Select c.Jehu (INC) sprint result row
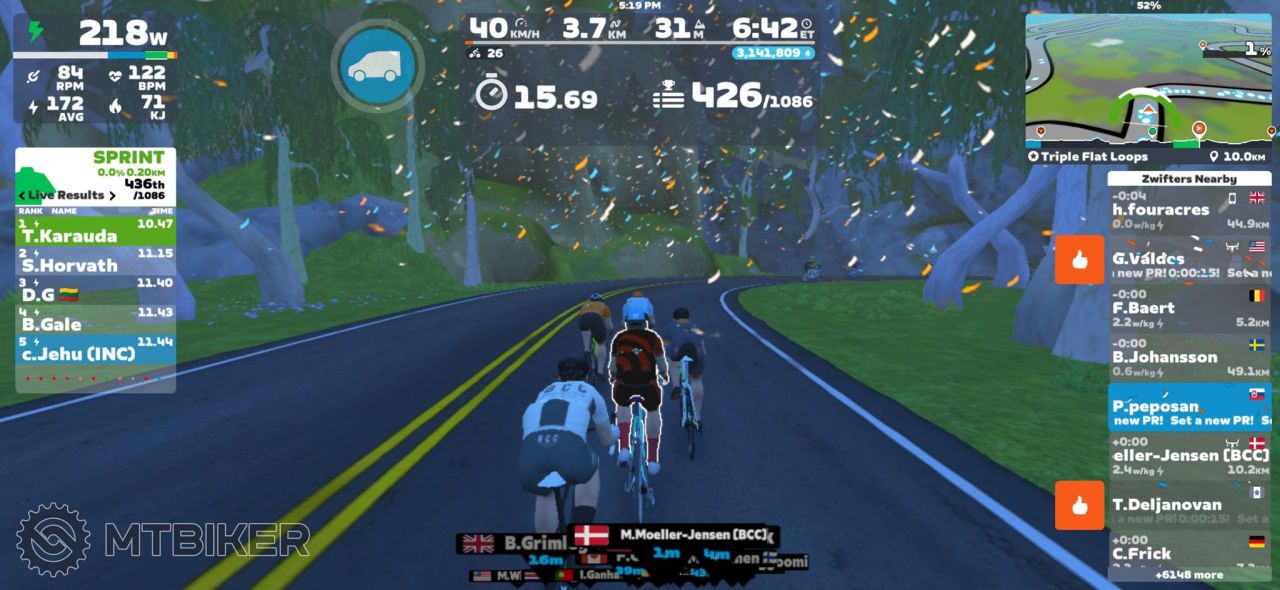This screenshot has width=1280, height=590. pos(95,349)
